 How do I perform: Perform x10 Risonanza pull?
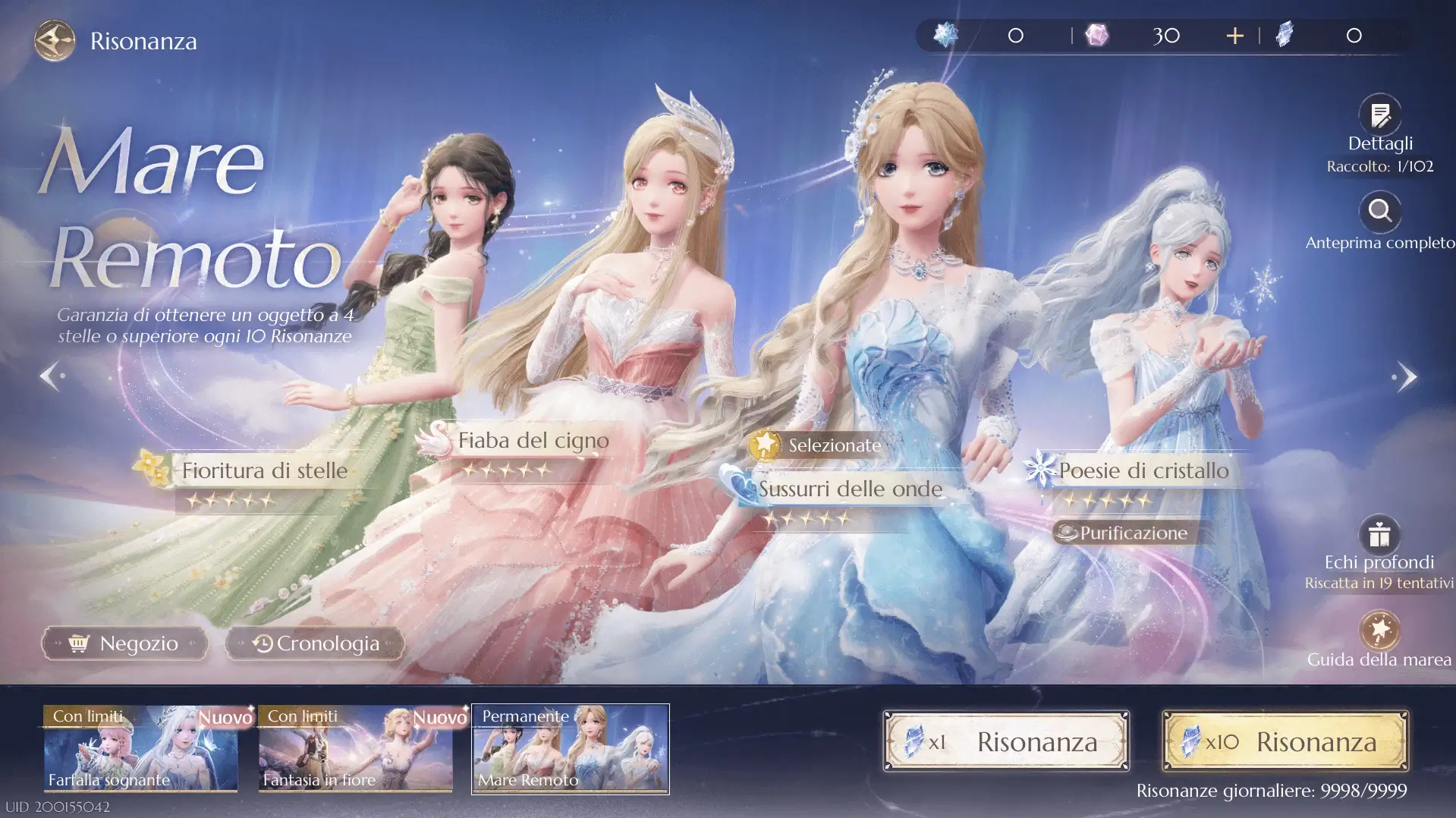click(x=1284, y=741)
